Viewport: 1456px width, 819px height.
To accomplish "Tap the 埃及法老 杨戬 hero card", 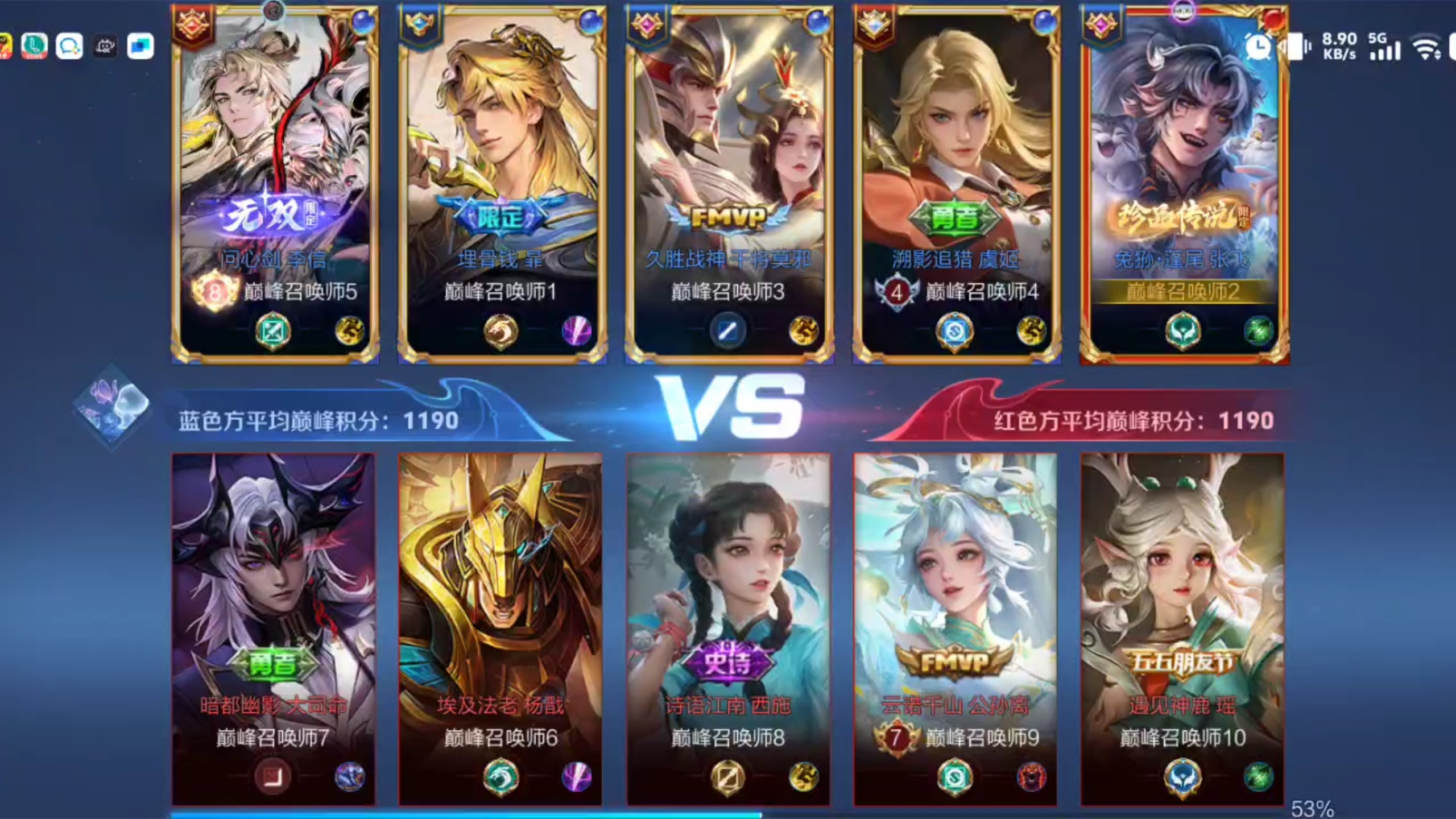I will [500, 628].
